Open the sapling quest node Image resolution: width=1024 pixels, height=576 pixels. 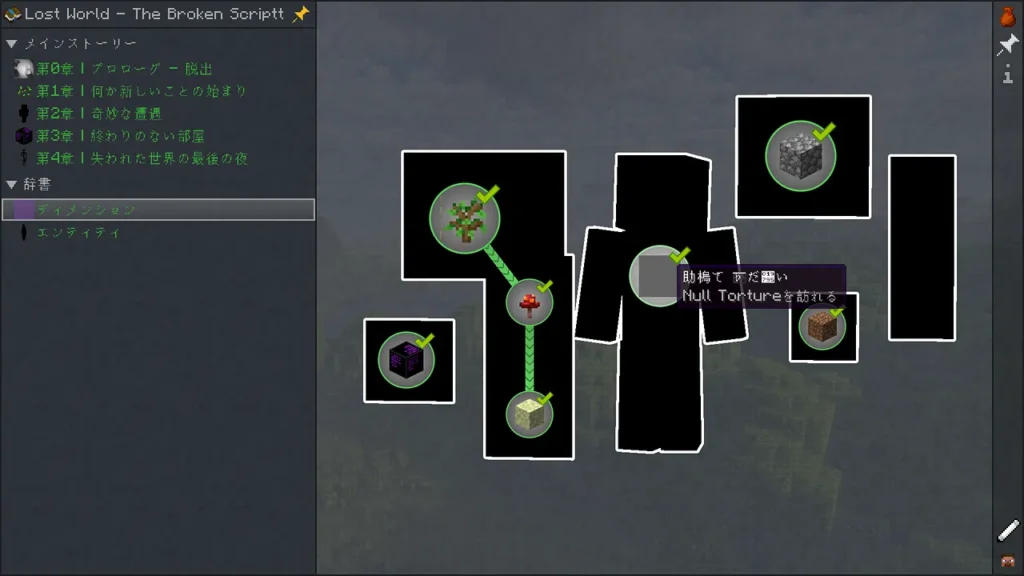click(x=464, y=217)
